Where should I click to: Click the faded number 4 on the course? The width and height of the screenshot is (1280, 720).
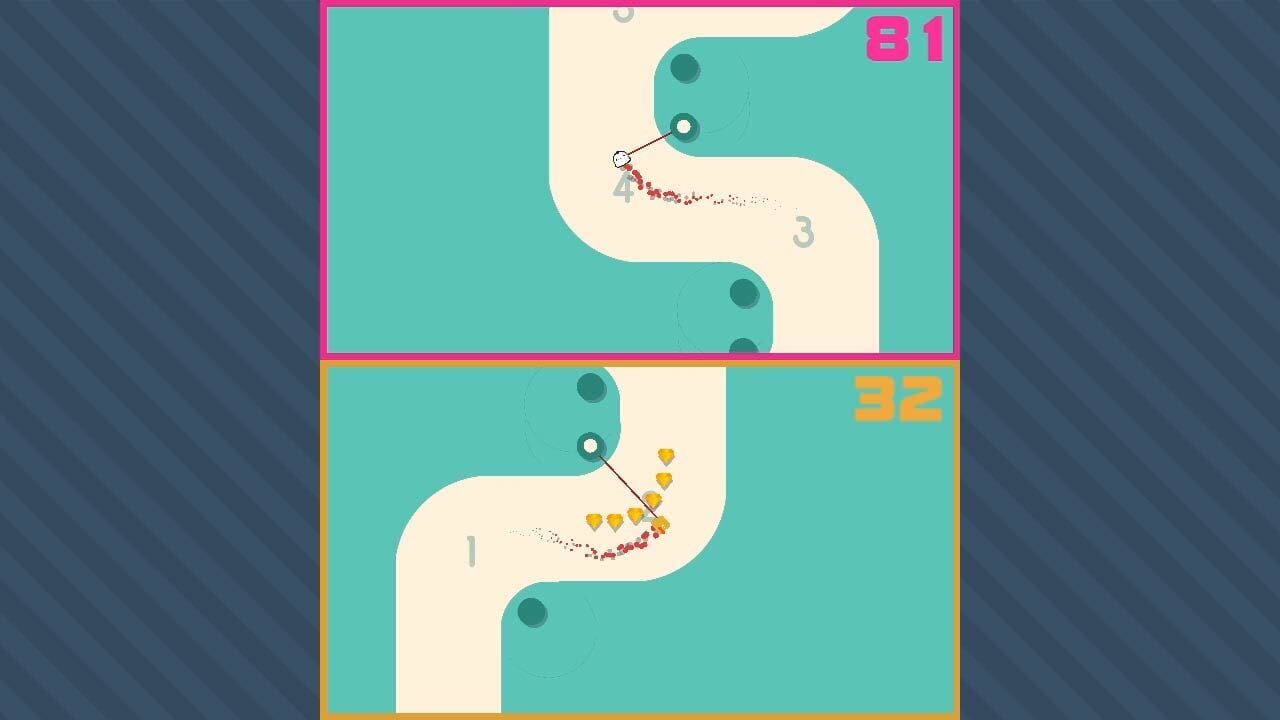(622, 189)
